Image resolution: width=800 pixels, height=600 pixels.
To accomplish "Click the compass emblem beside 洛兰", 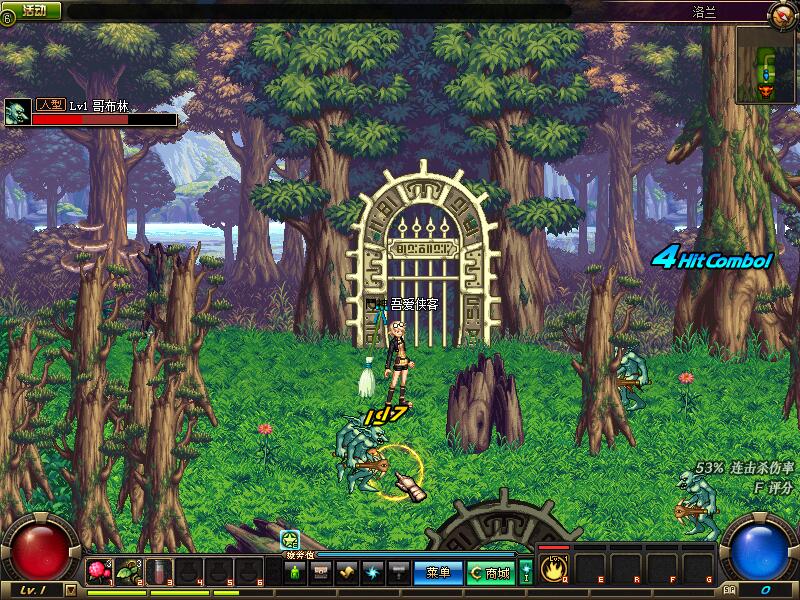I will point(781,14).
